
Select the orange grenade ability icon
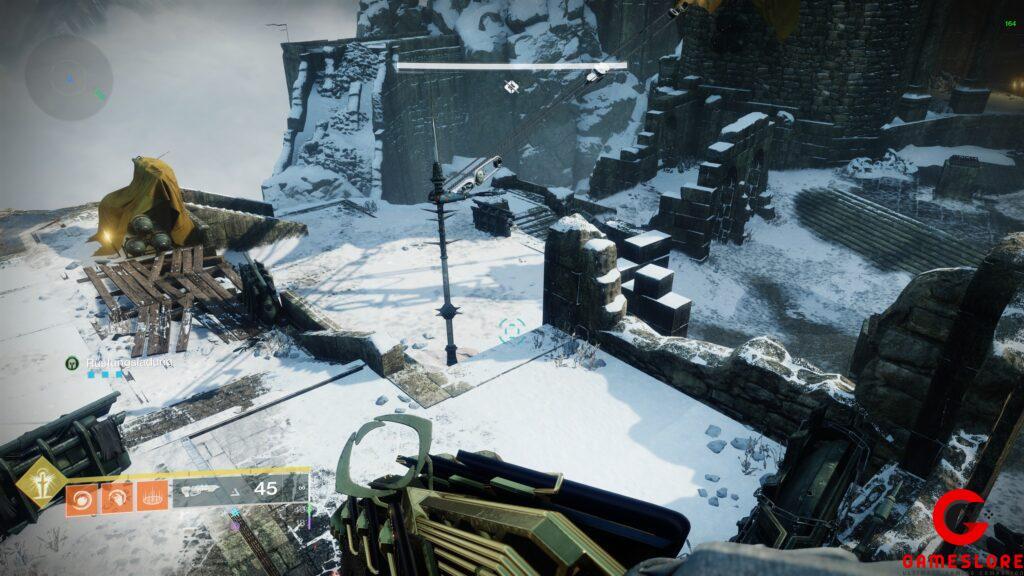pos(82,497)
